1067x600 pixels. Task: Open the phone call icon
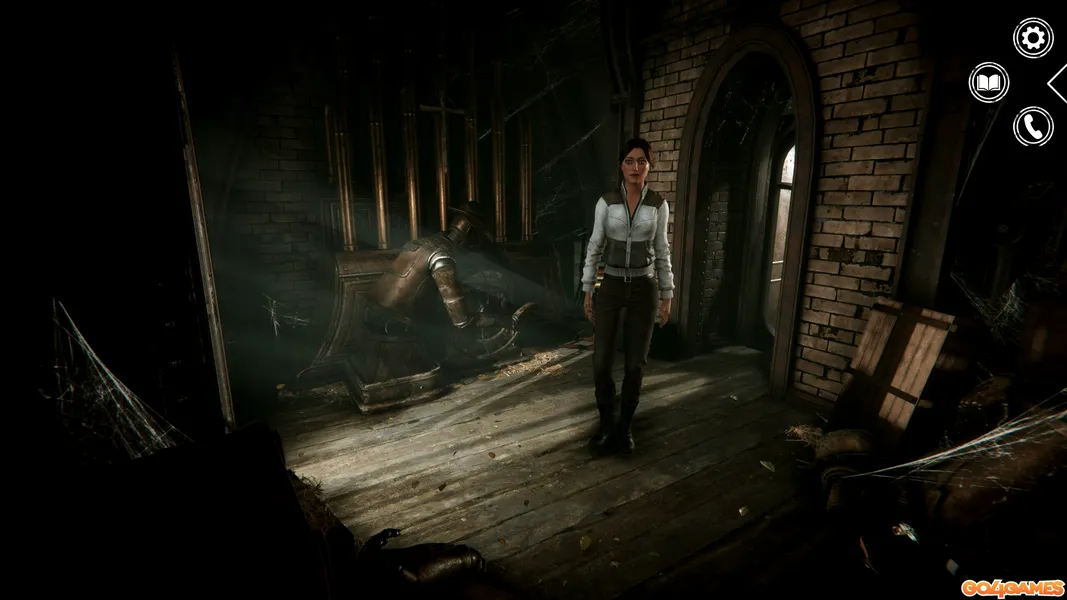point(1033,126)
